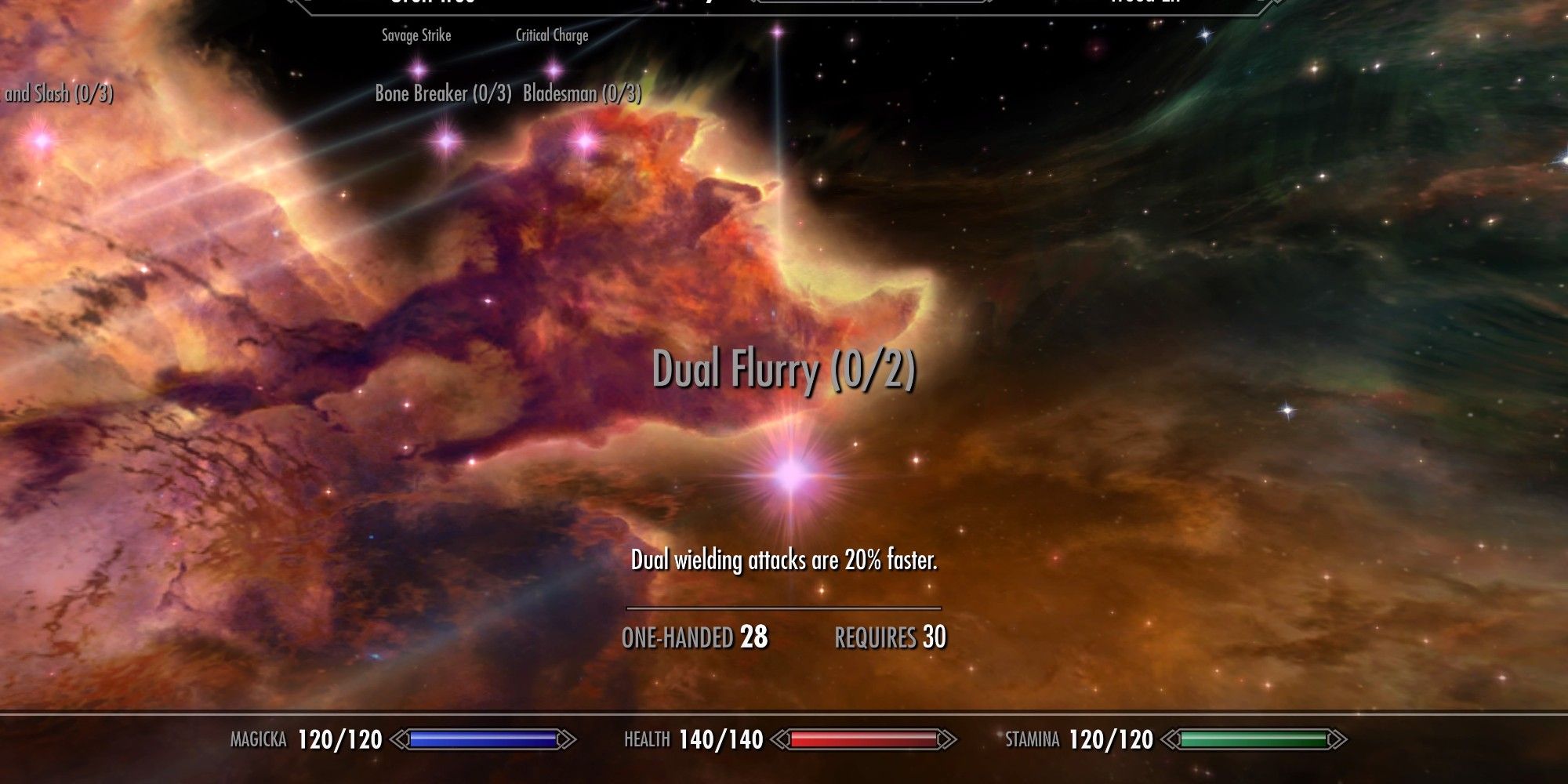The image size is (1568, 784).
Task: Click the right arrow ornament of the Health bar
Action: [948, 738]
